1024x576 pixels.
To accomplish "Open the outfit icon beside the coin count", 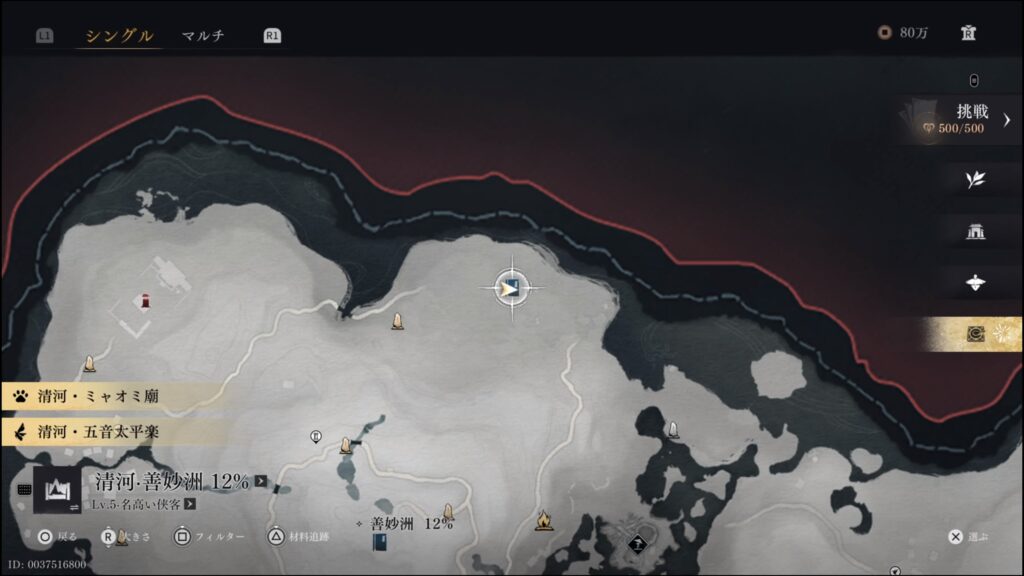I will click(968, 33).
